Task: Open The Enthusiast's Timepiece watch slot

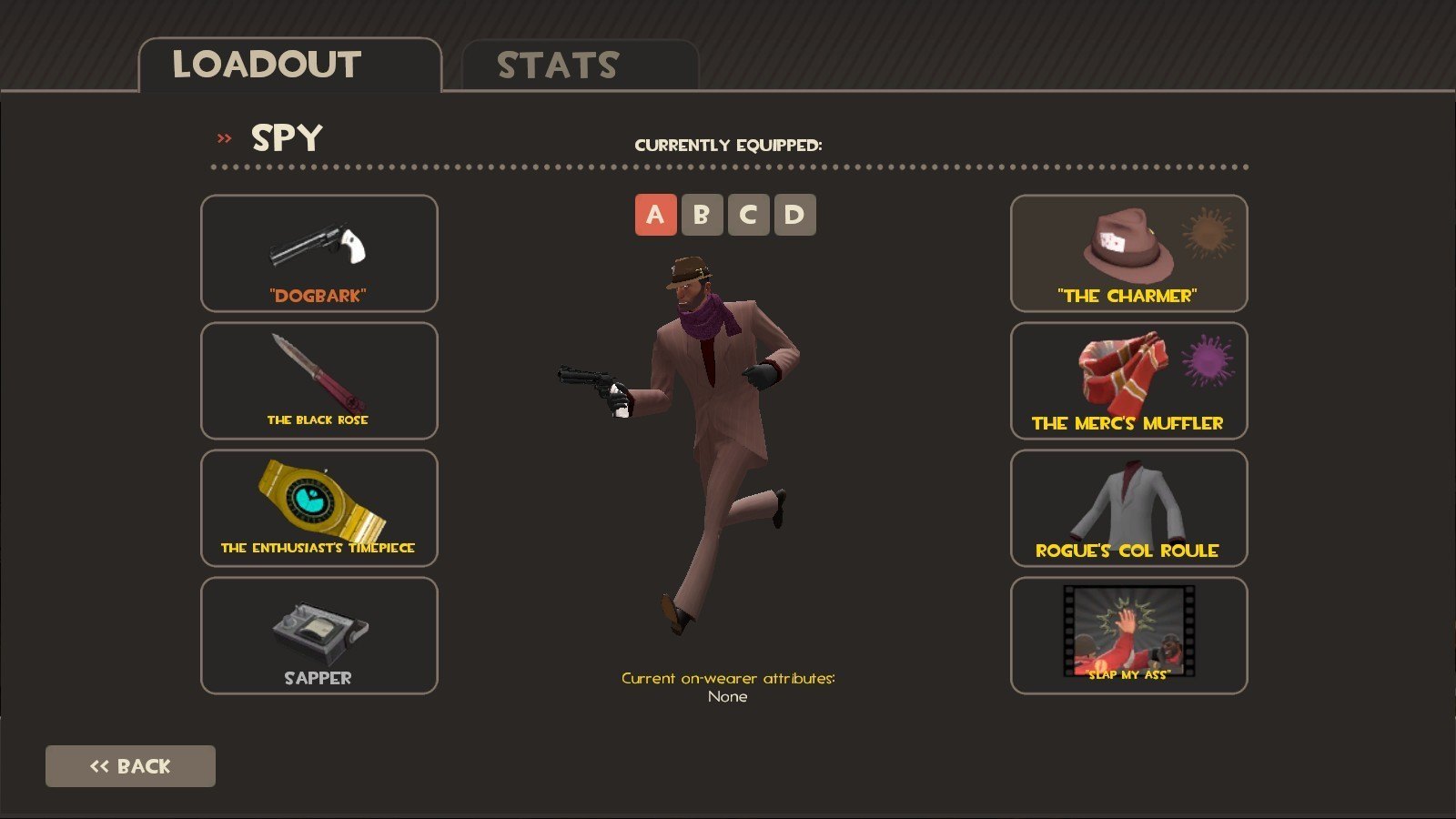Action: (318, 508)
